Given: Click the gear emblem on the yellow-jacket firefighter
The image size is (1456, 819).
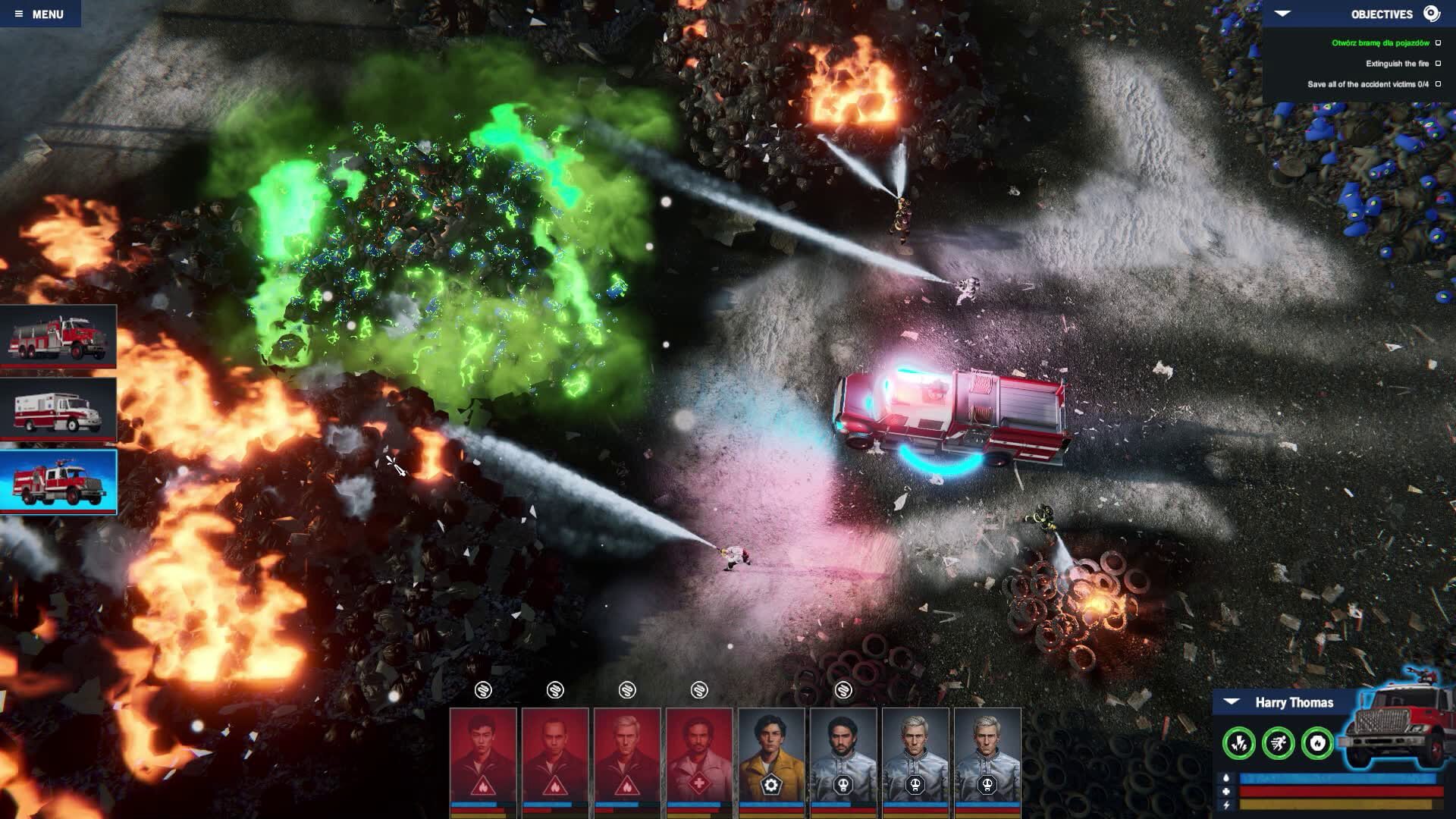Looking at the screenshot, I should [770, 786].
